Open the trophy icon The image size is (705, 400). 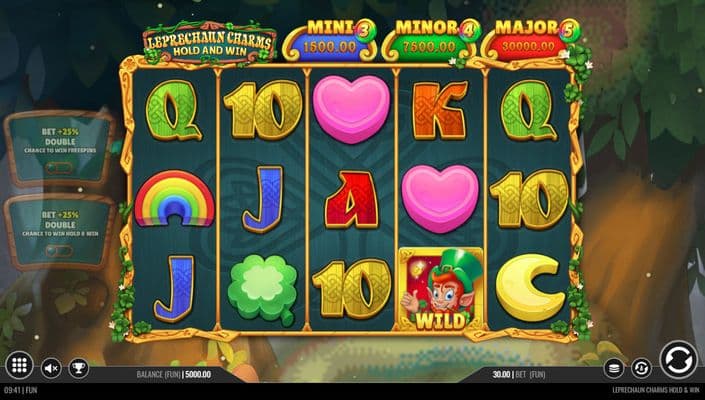(x=78, y=368)
